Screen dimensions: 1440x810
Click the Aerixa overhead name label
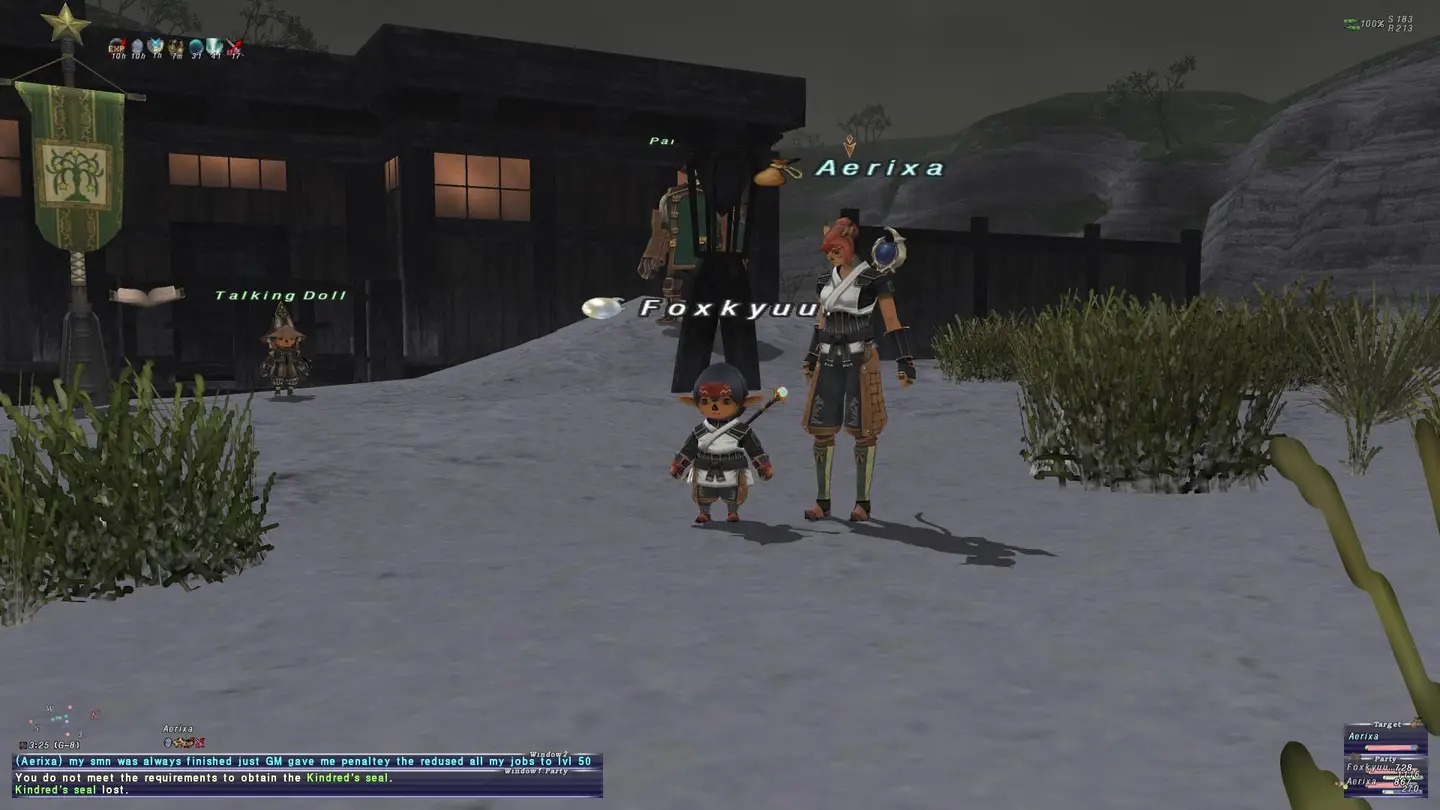pyautogui.click(x=879, y=168)
